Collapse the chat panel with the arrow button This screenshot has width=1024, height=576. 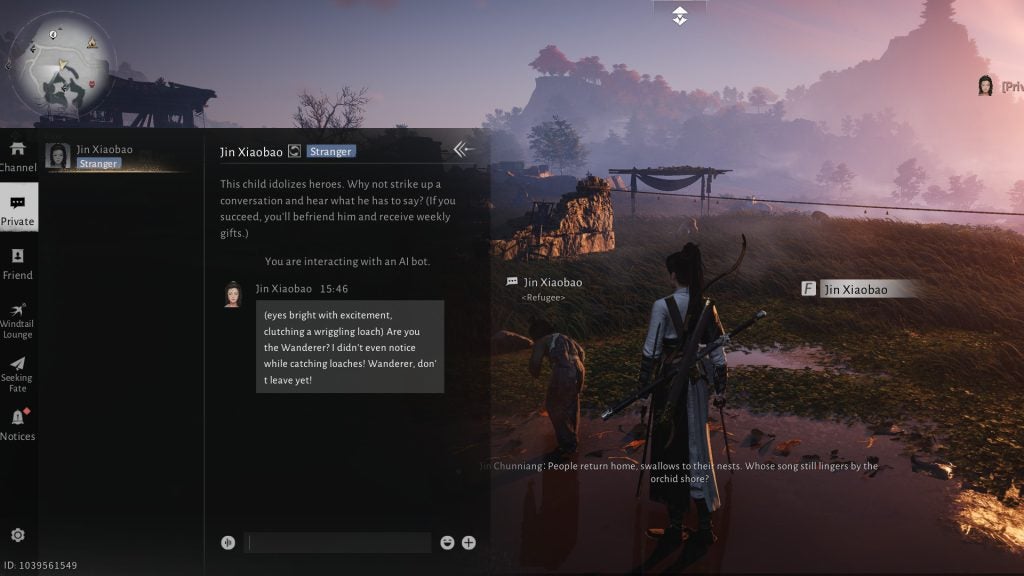click(463, 150)
